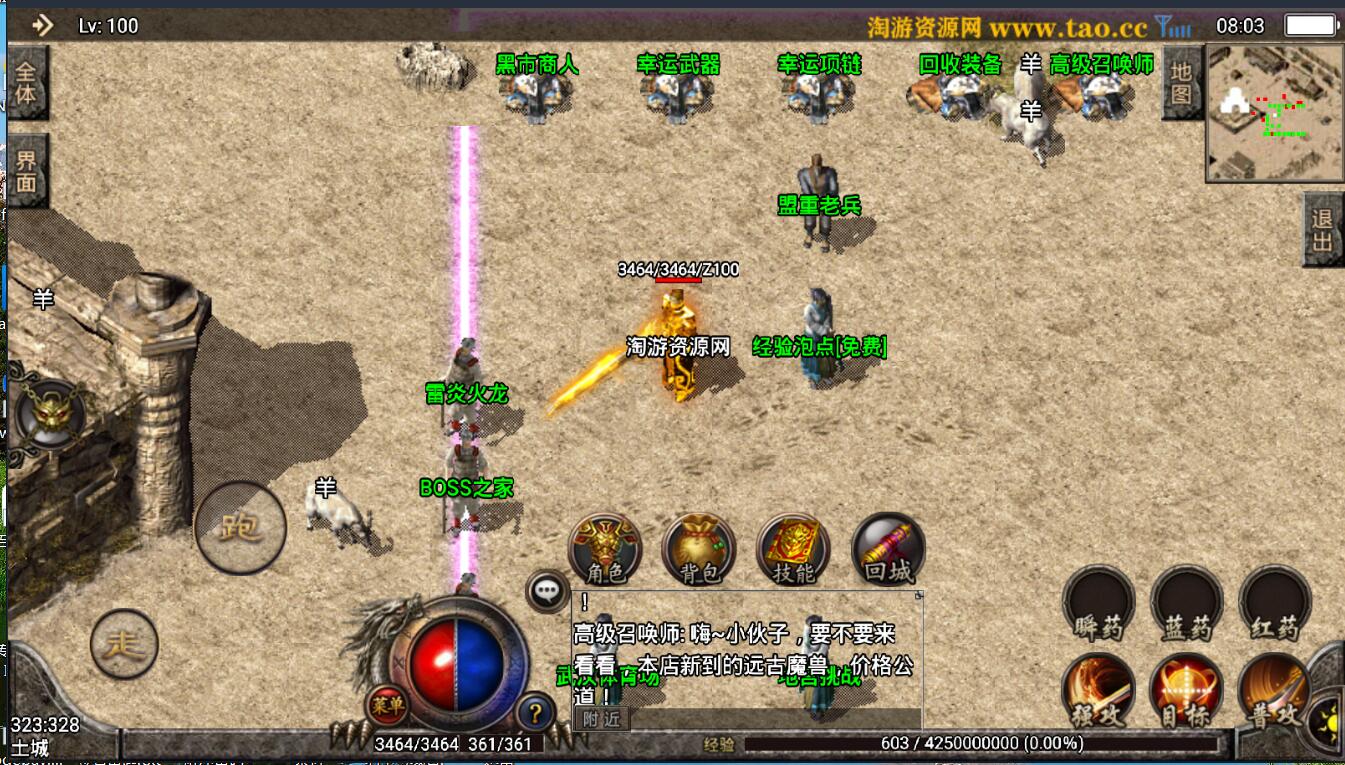Use the 普攻 normal attack button
Screen dimensions: 1345x765
[x=1275, y=690]
